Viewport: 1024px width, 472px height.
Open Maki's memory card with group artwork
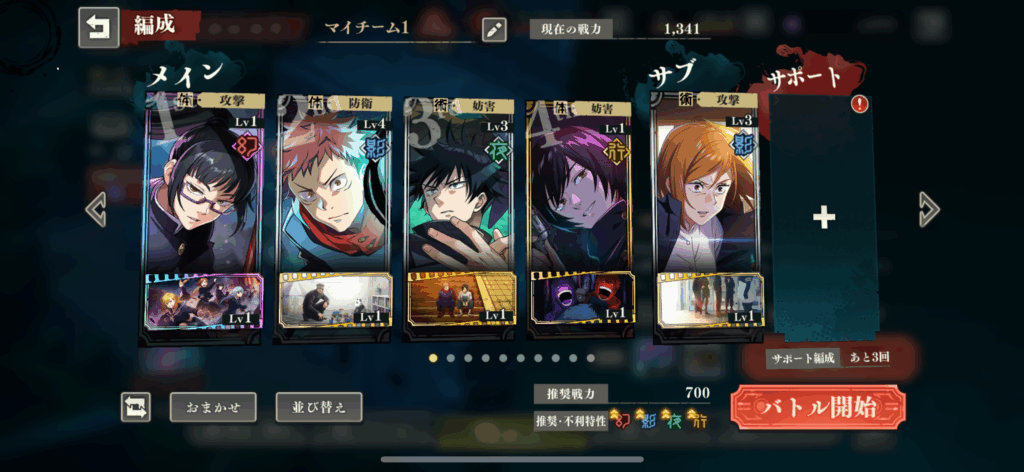pyautogui.click(x=205, y=301)
